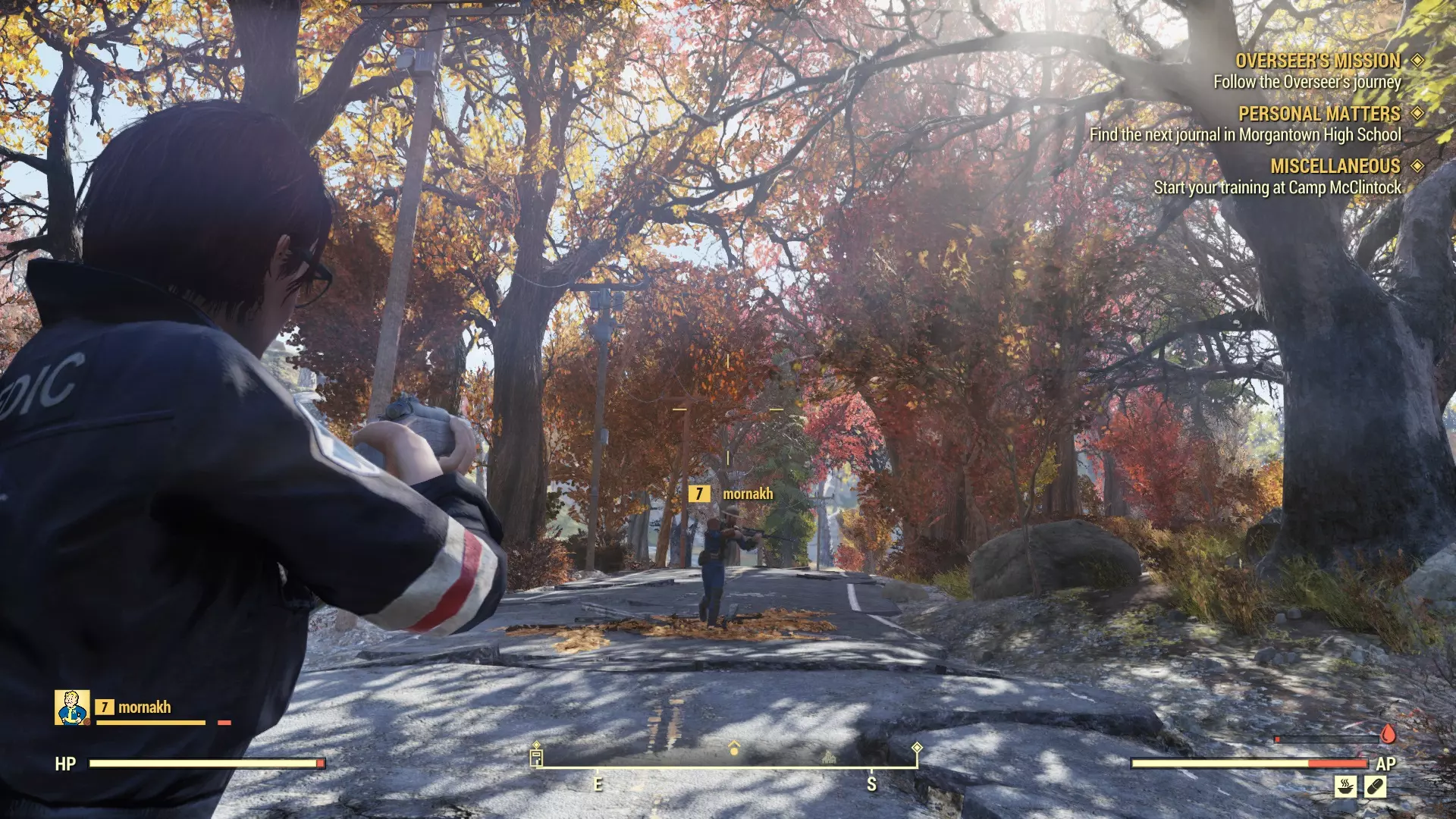Open the Personal Matters quest objective
1456x819 pixels.
coord(1319,114)
